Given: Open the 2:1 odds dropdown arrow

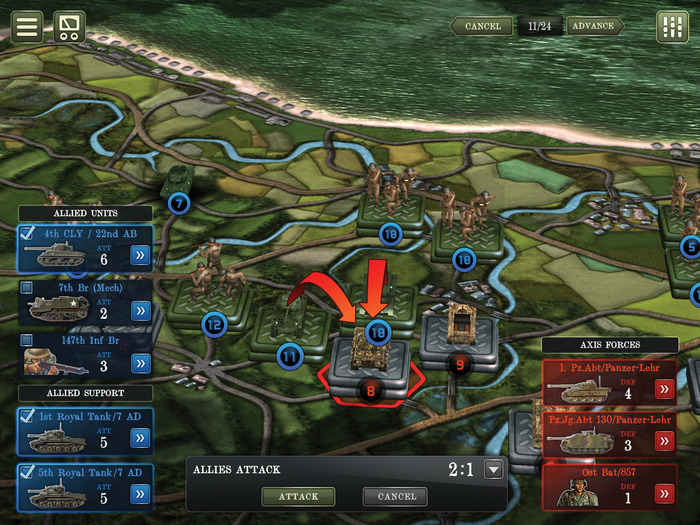Looking at the screenshot, I should tap(492, 470).
